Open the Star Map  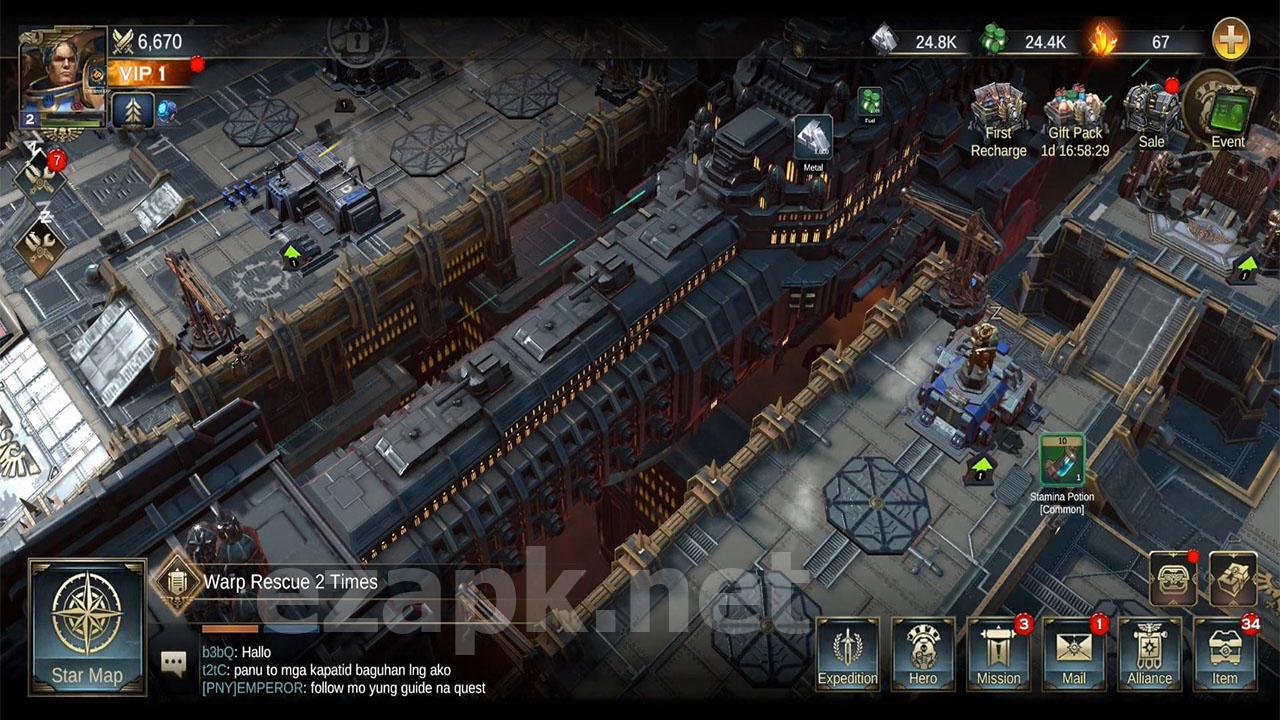tap(87, 626)
